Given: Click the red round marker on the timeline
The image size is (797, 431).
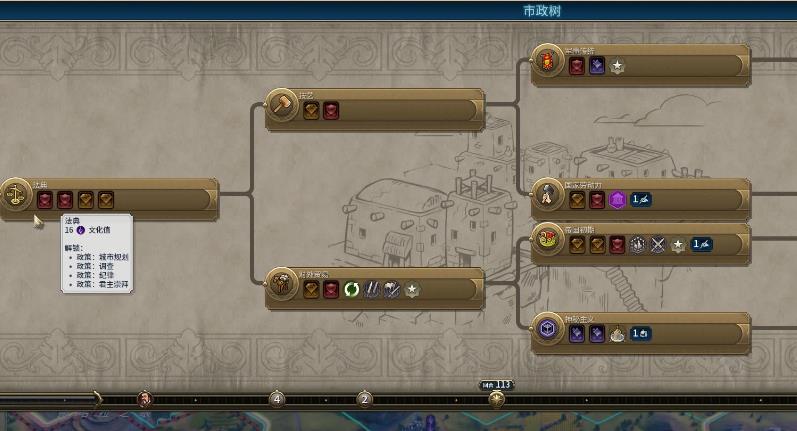Looking at the screenshot, I should point(144,399).
